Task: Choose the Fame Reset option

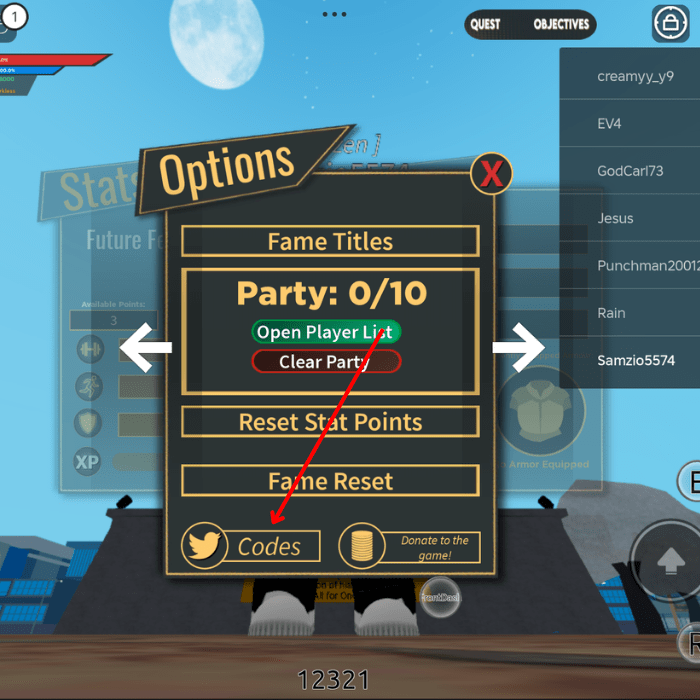Action: pos(330,481)
